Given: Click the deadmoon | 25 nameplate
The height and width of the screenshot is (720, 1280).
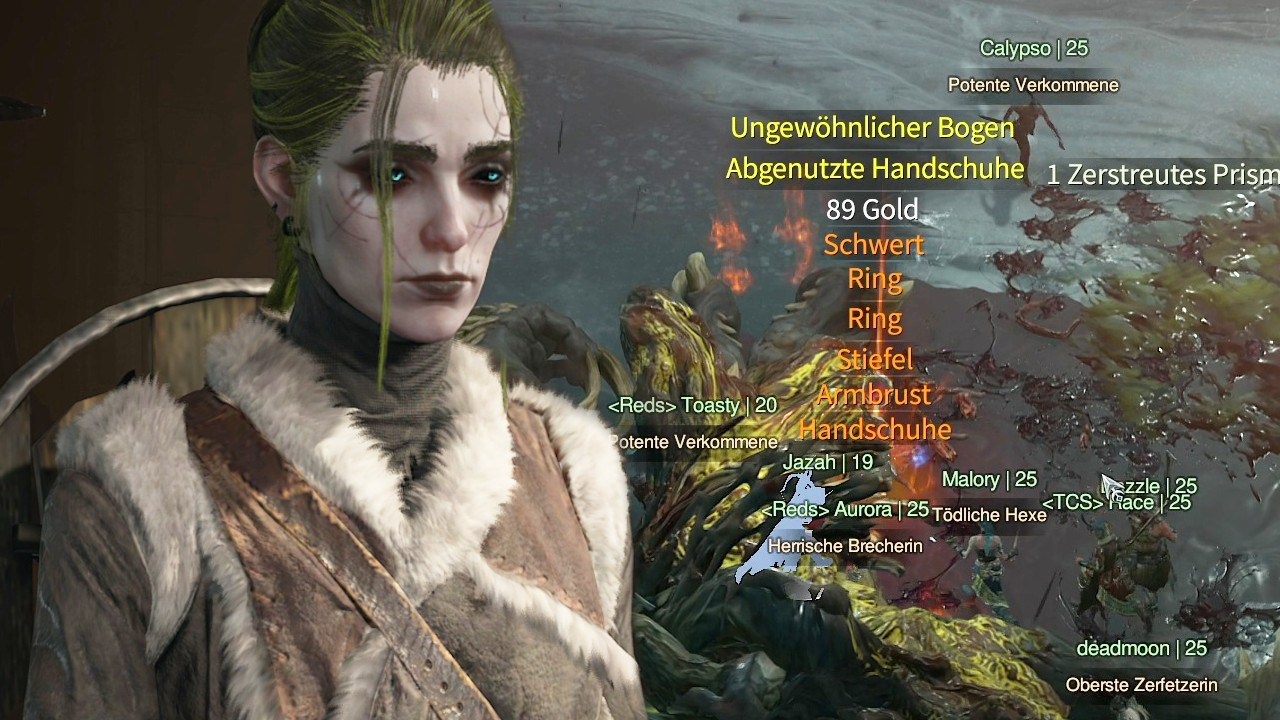Looking at the screenshot, I should [1140, 647].
